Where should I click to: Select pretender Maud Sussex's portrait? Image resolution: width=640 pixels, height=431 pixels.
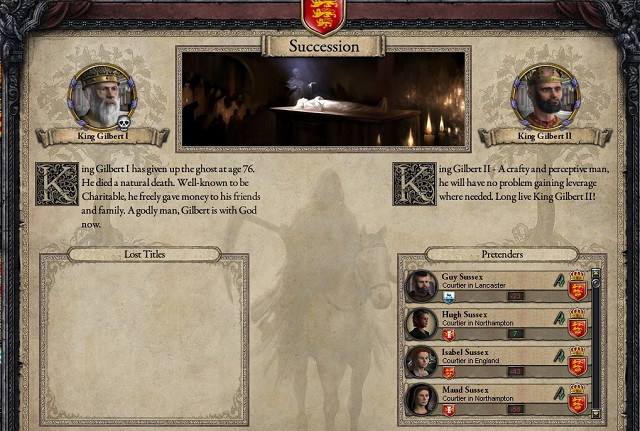(421, 399)
